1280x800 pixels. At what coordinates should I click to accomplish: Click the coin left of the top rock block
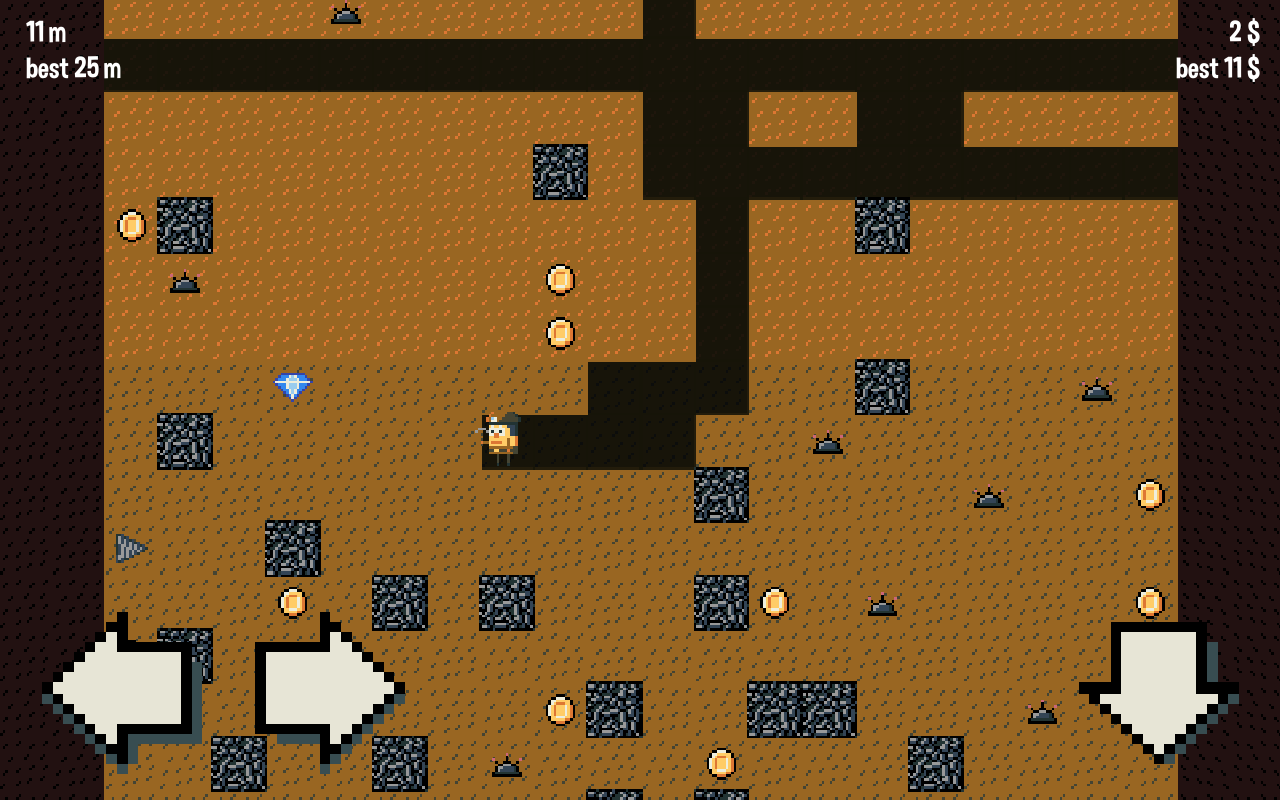131,225
